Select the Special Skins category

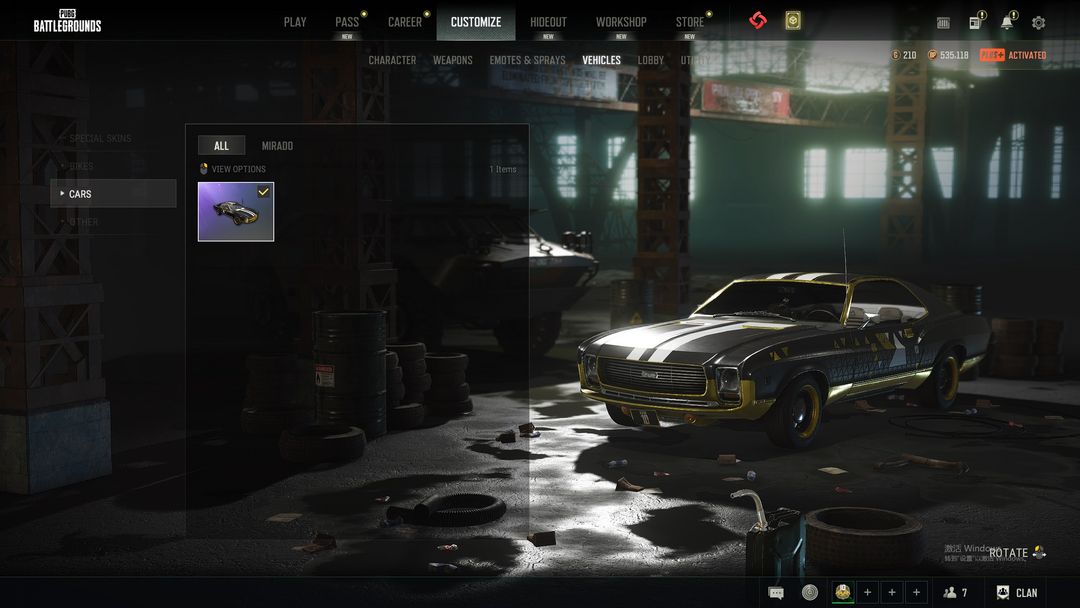(100, 138)
